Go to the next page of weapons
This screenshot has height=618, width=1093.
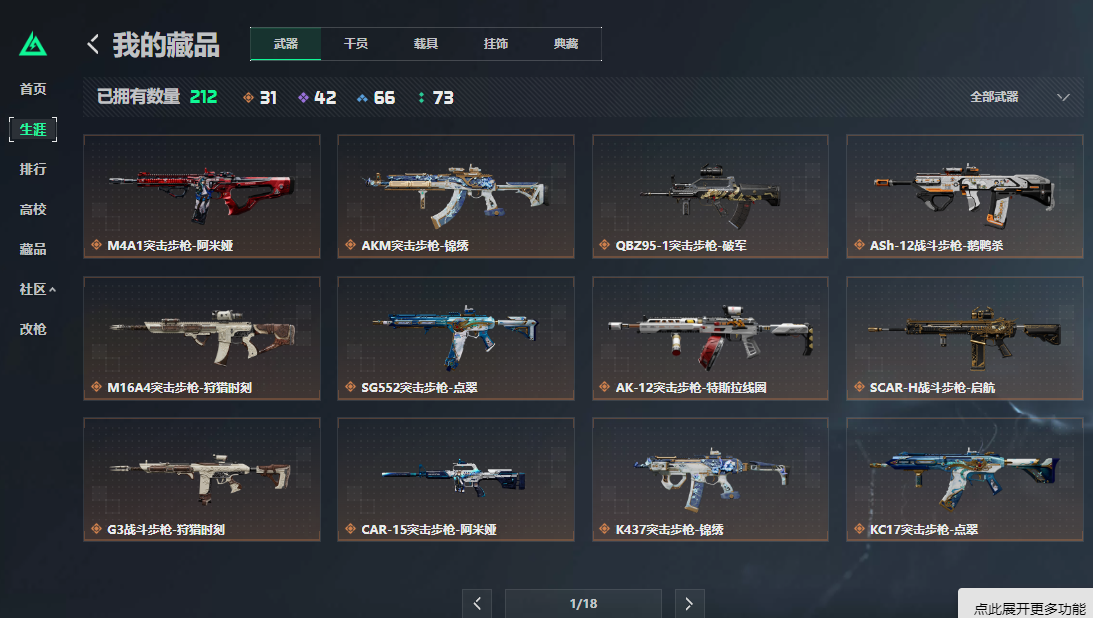[x=688, y=603]
